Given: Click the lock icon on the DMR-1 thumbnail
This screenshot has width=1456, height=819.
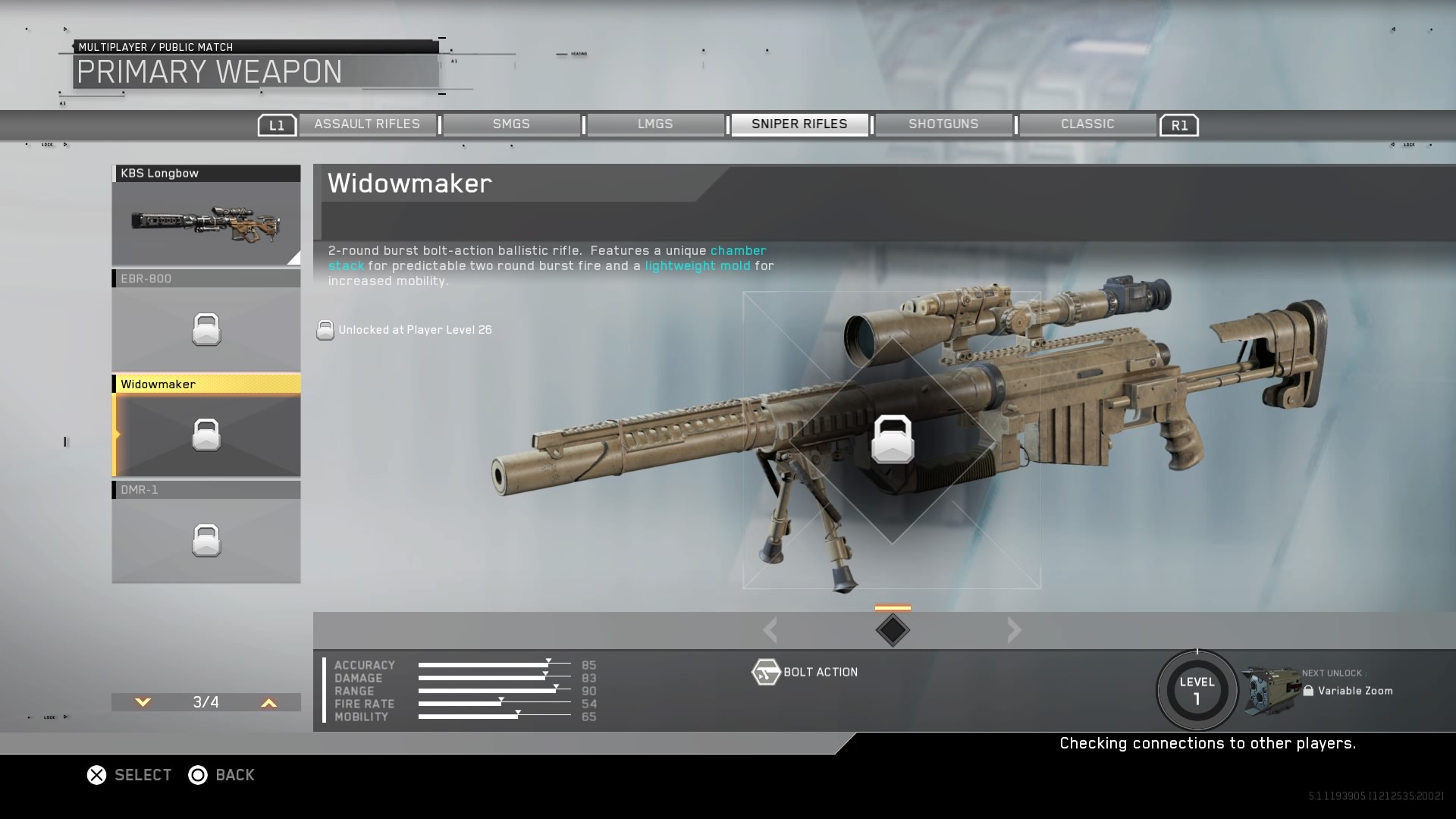Looking at the screenshot, I should [x=206, y=541].
